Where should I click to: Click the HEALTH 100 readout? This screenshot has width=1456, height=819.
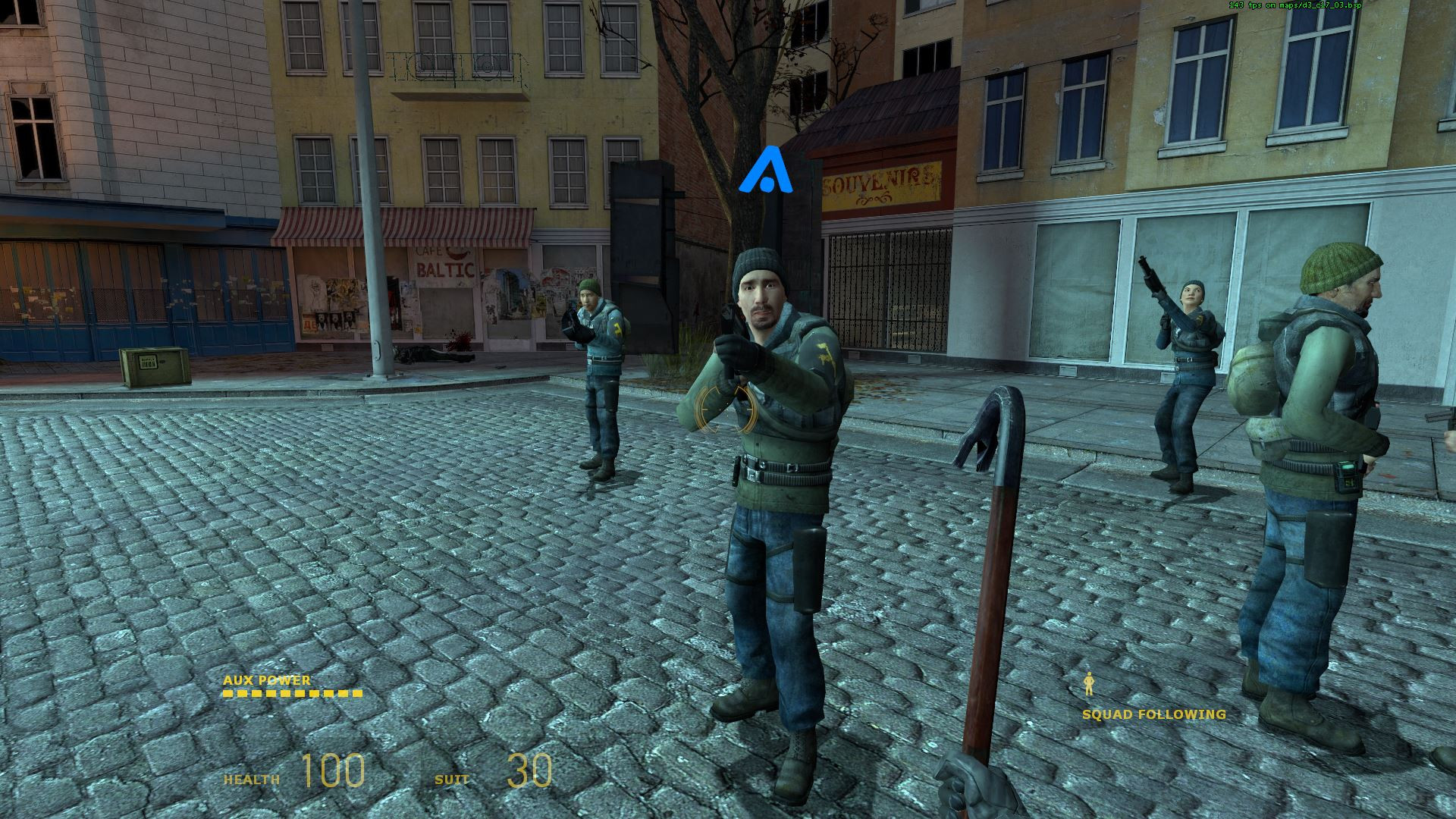tap(303, 772)
